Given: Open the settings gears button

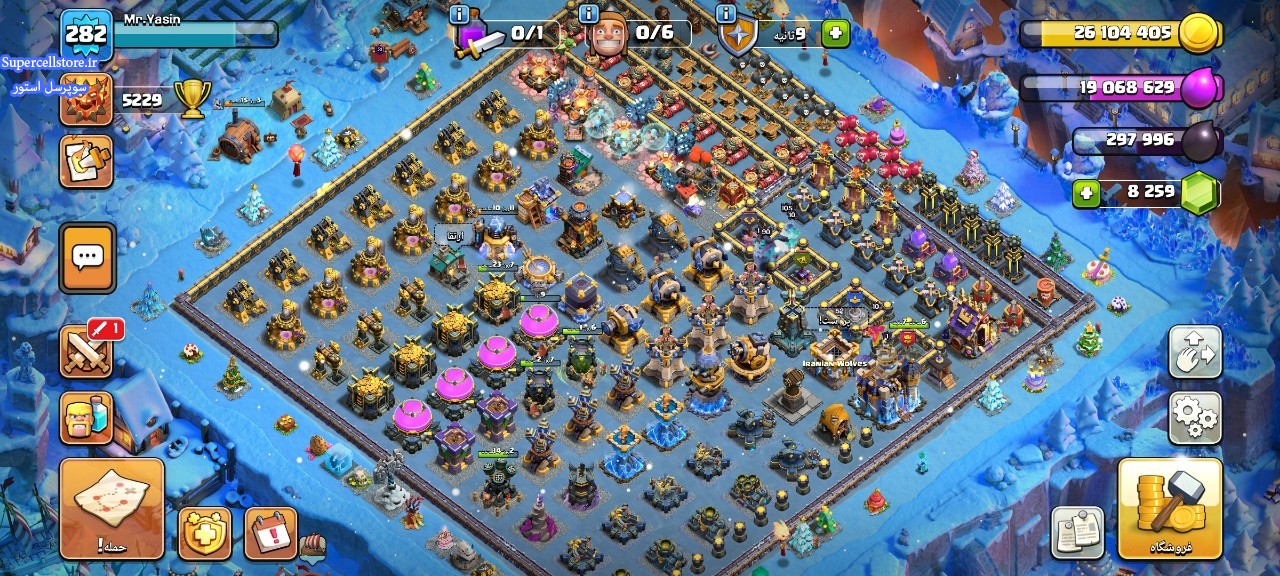Looking at the screenshot, I should coord(1195,418).
